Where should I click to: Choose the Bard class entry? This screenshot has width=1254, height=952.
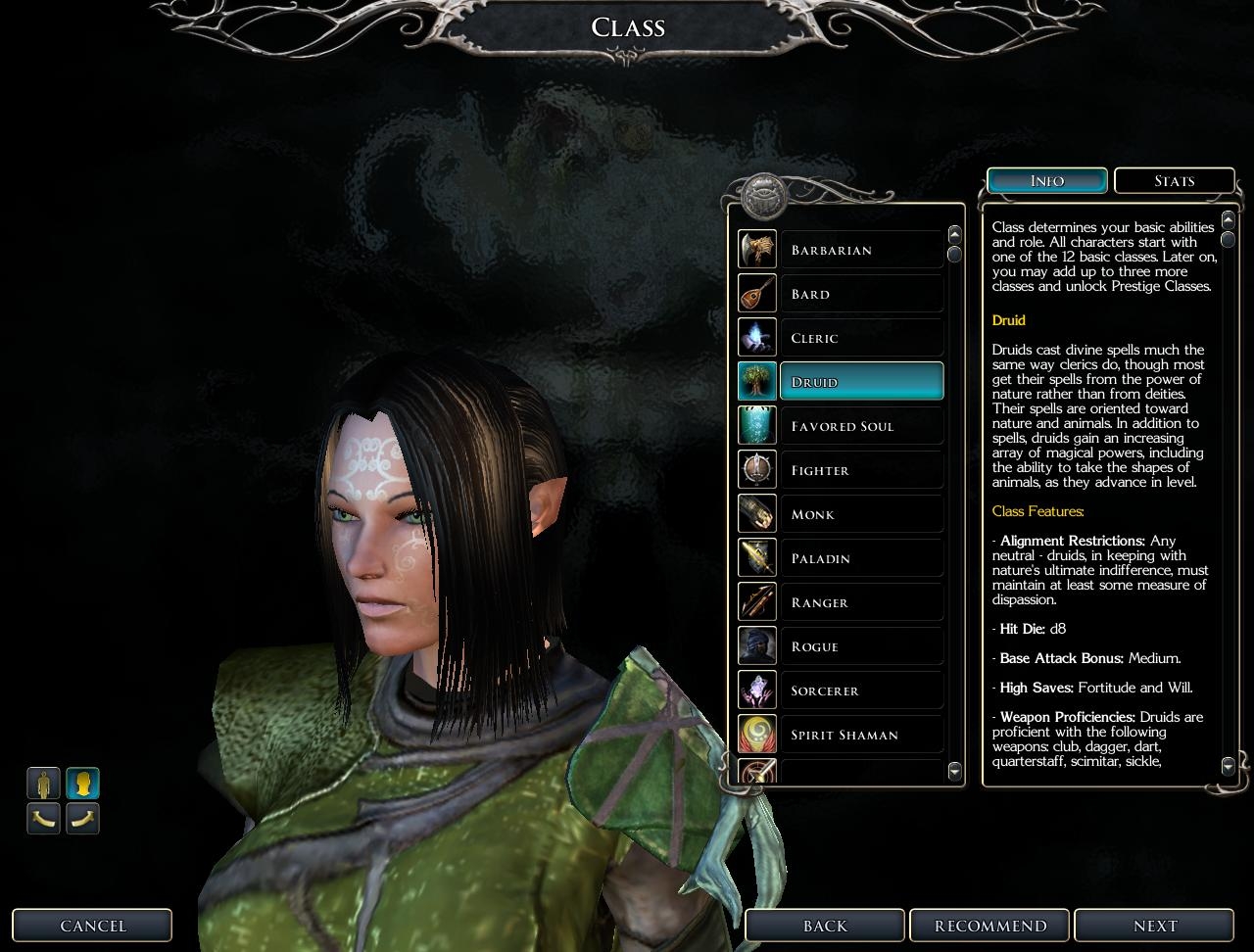(861, 294)
